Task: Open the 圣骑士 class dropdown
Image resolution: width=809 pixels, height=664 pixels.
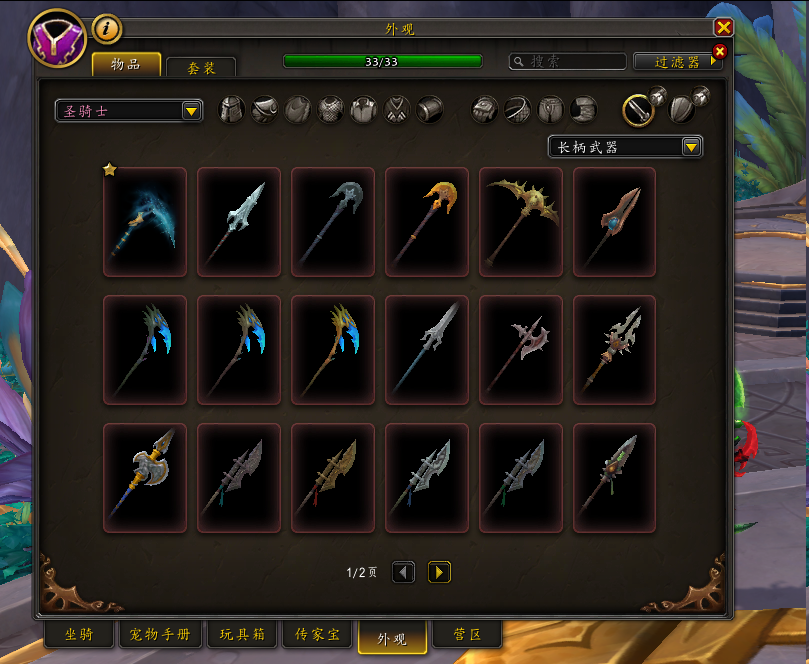Action: pyautogui.click(x=129, y=111)
